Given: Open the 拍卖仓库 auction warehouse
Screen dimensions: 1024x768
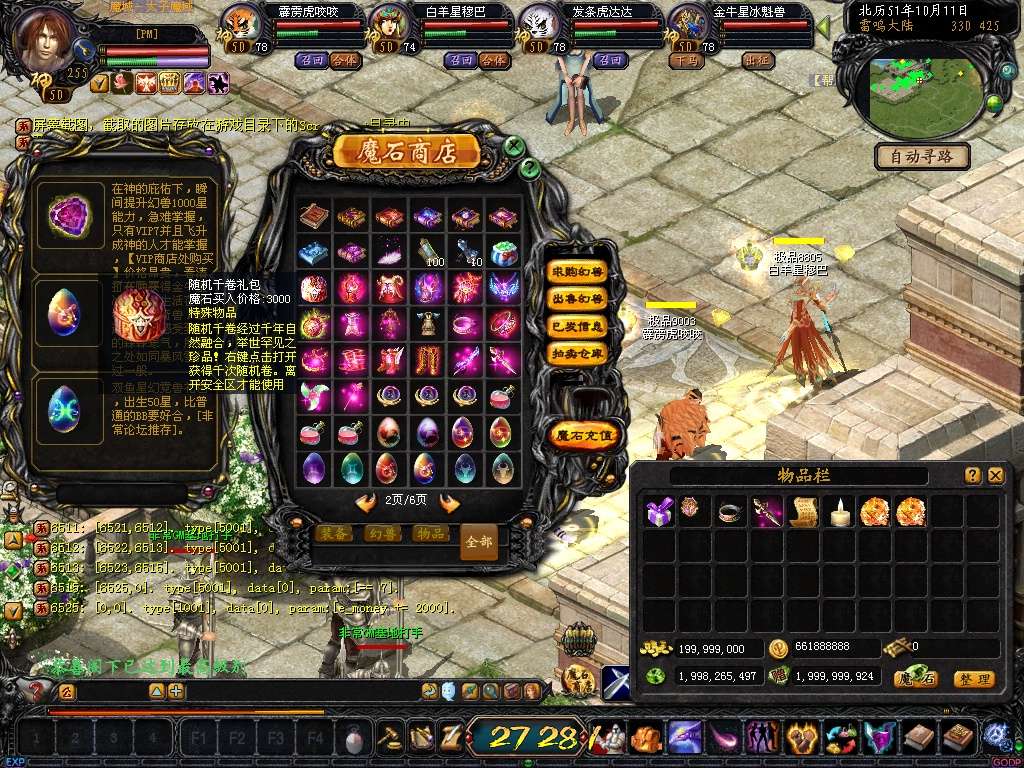Looking at the screenshot, I should click(x=578, y=353).
